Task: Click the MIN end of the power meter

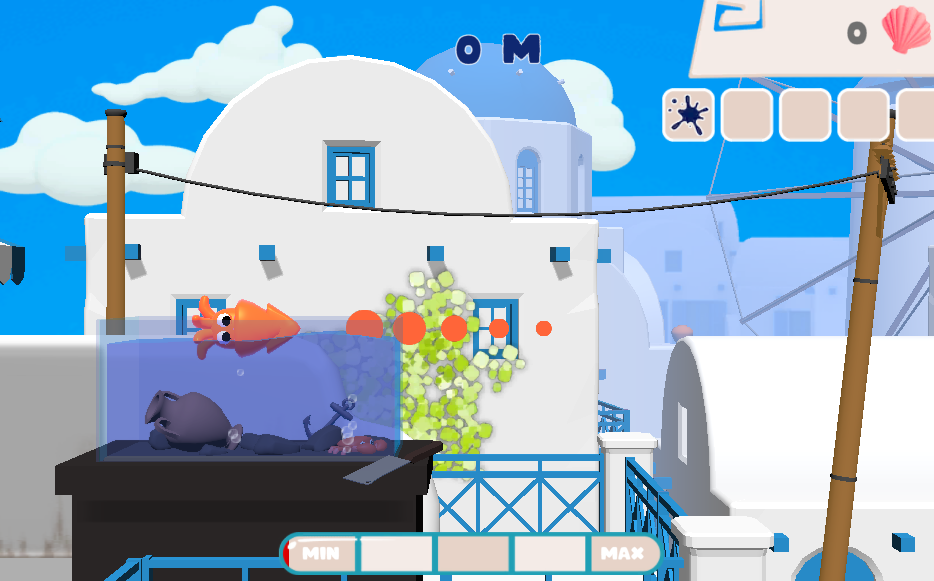Action: [321, 553]
